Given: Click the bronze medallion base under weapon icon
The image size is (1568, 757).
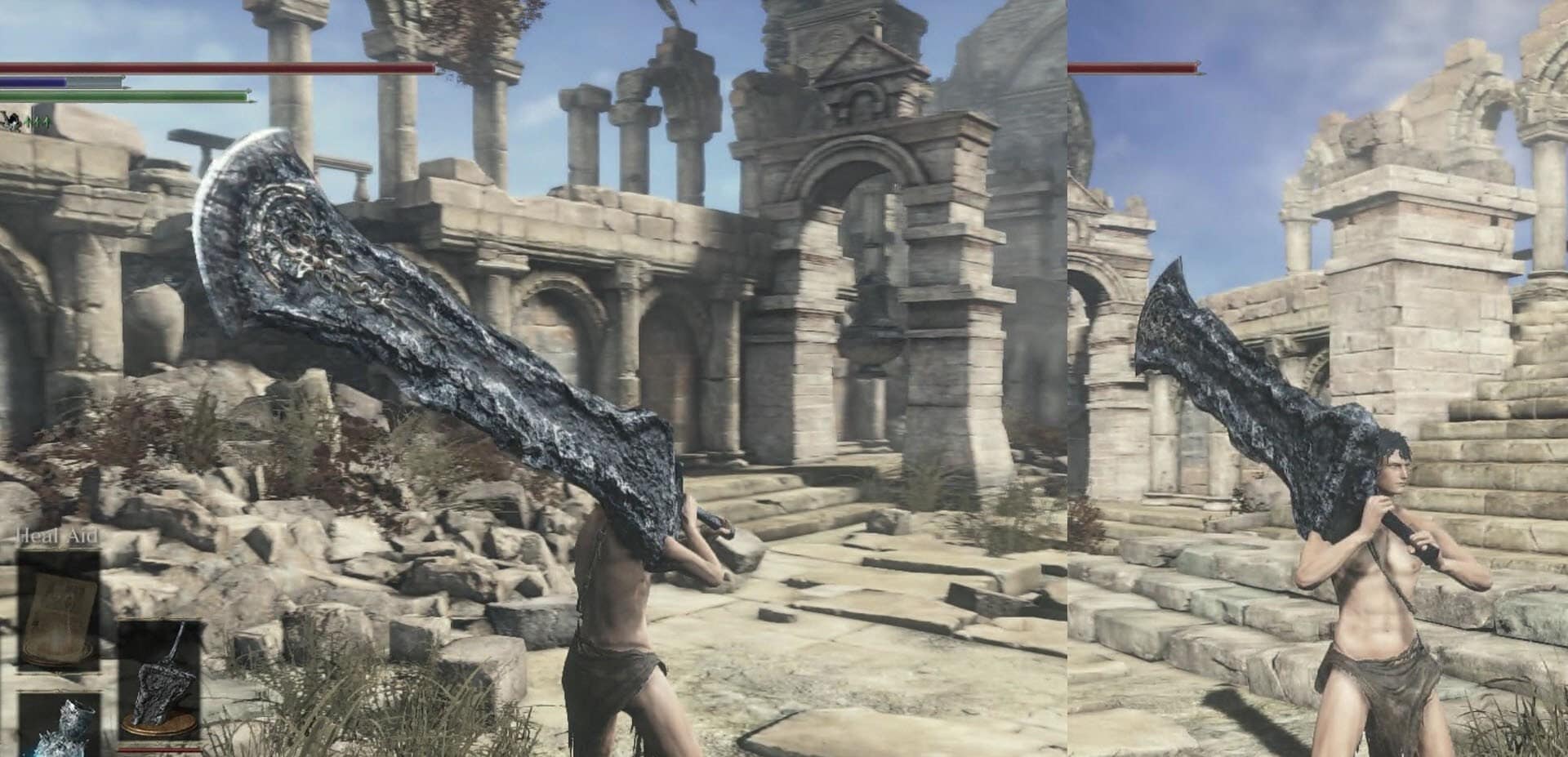Looking at the screenshot, I should coord(162,723).
